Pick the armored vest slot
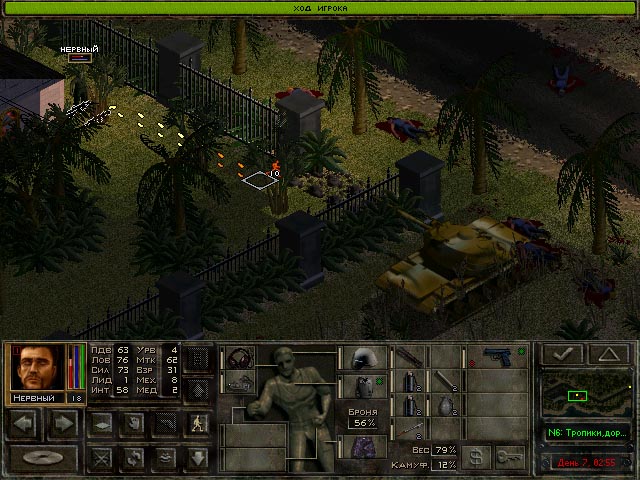 point(362,385)
